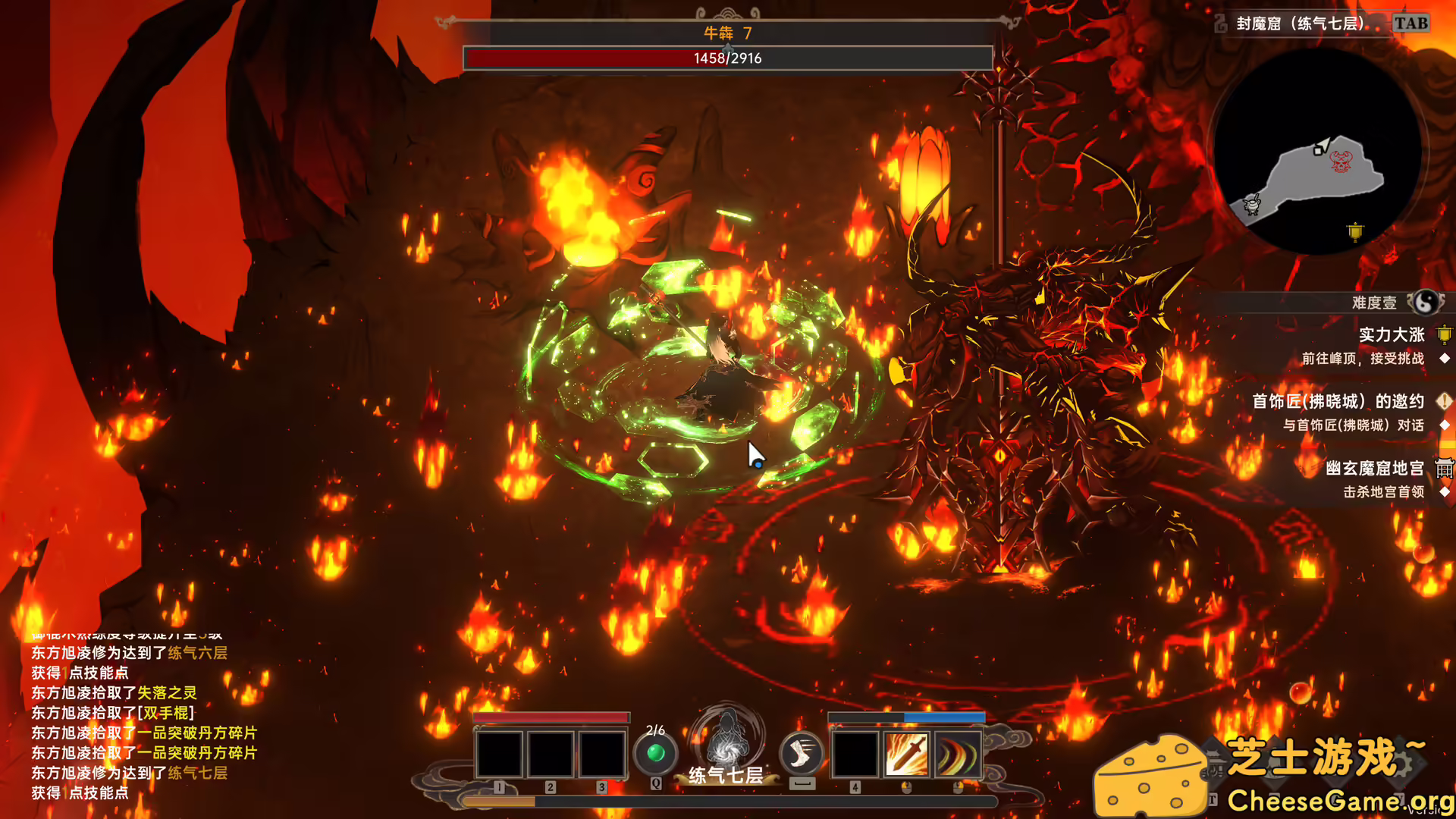The width and height of the screenshot is (1456, 819).
Task: Click the chat log message panel
Action: click(x=144, y=720)
